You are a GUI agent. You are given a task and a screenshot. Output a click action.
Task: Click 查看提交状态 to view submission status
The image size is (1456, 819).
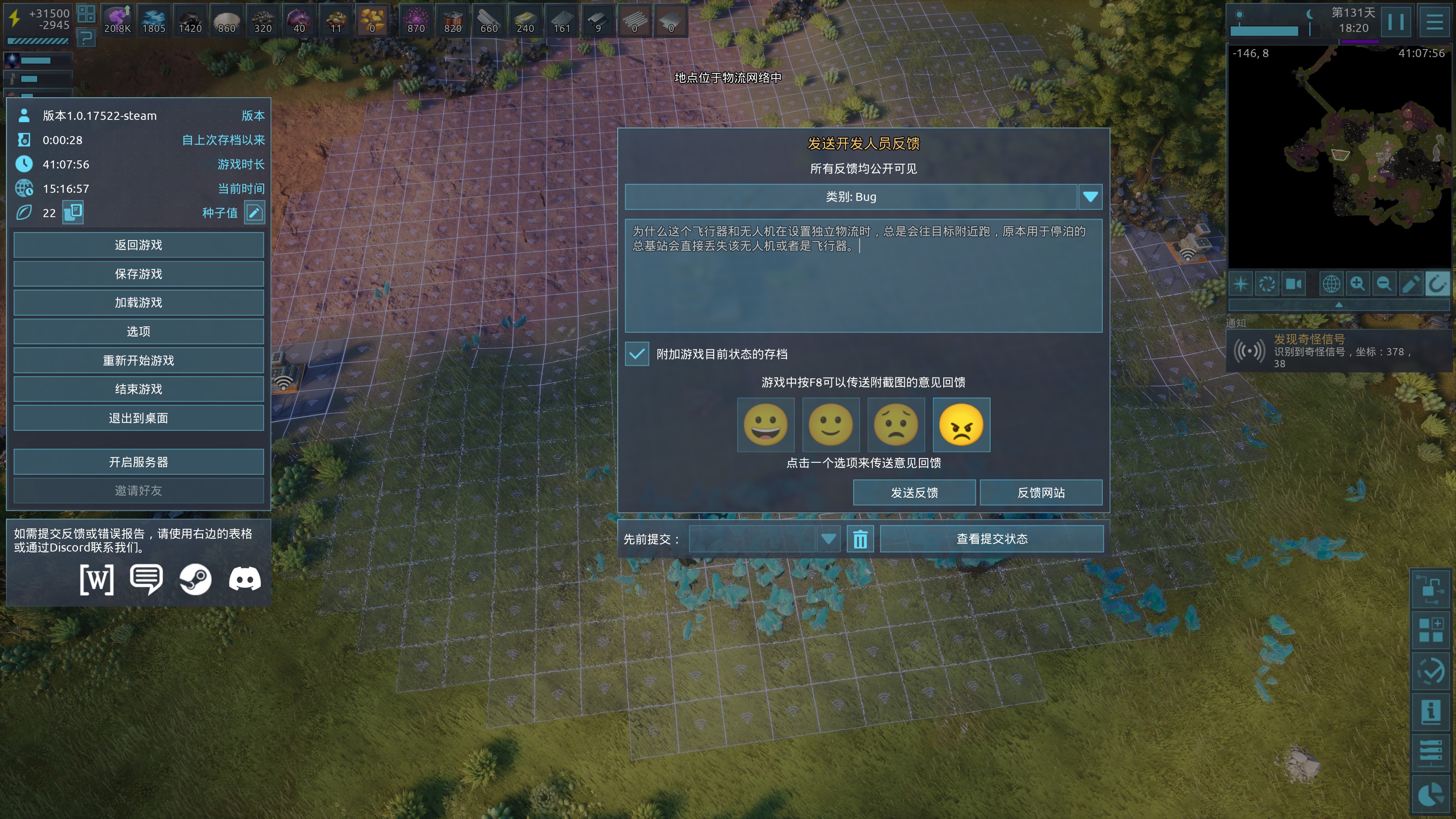tap(991, 539)
